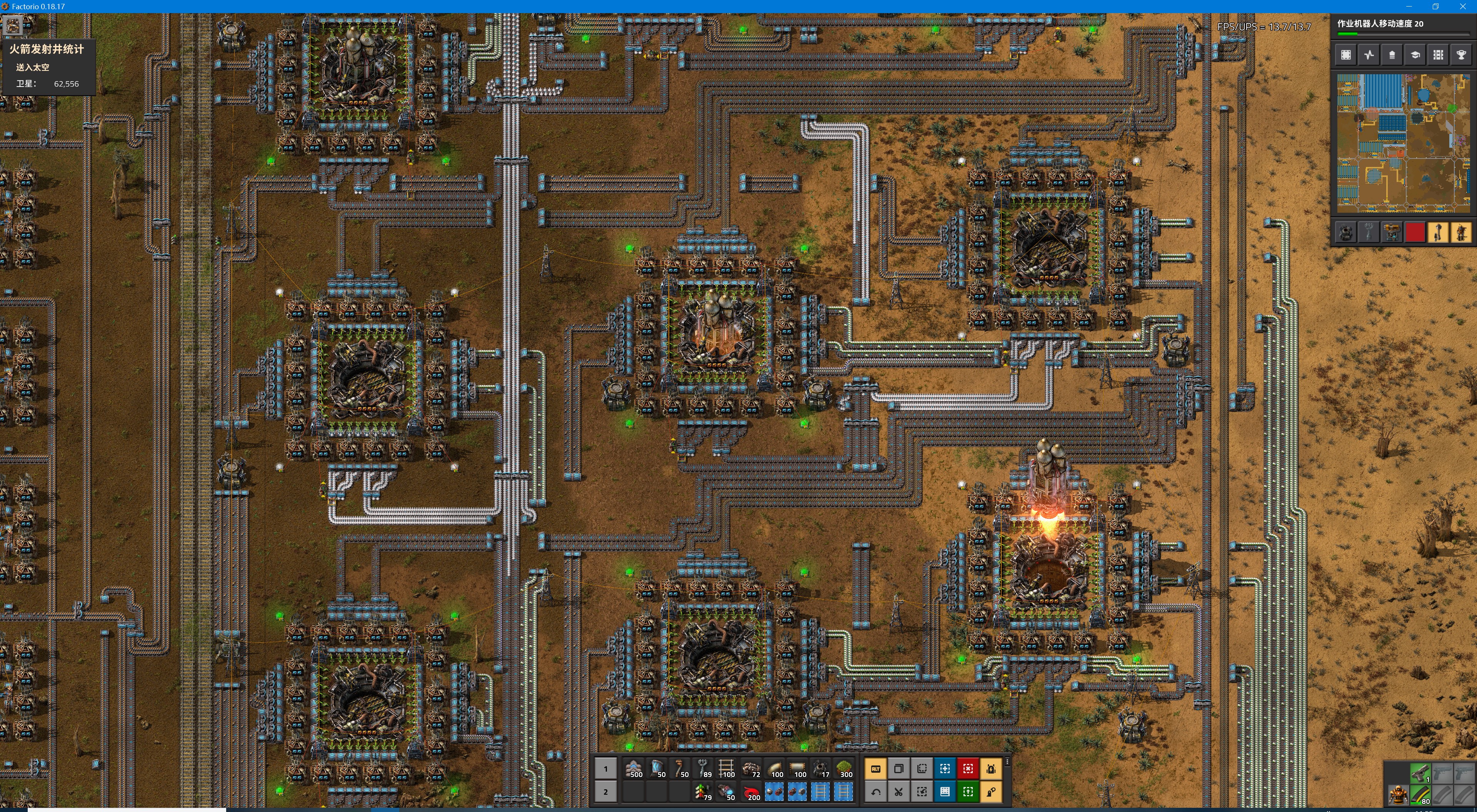Select the rail stack in the hotbar
This screenshot has width=1477, height=812.
coord(727,769)
